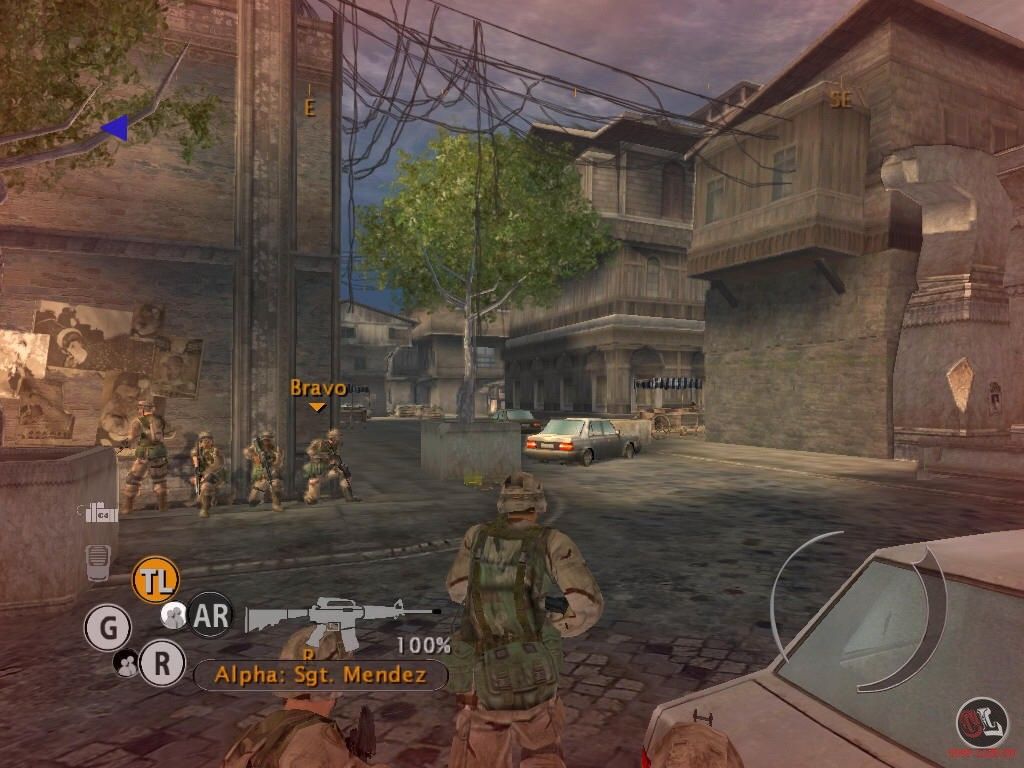The width and height of the screenshot is (1024, 768).
Task: Click the Alpha: Sgt. Mendez name plate
Action: click(x=320, y=675)
